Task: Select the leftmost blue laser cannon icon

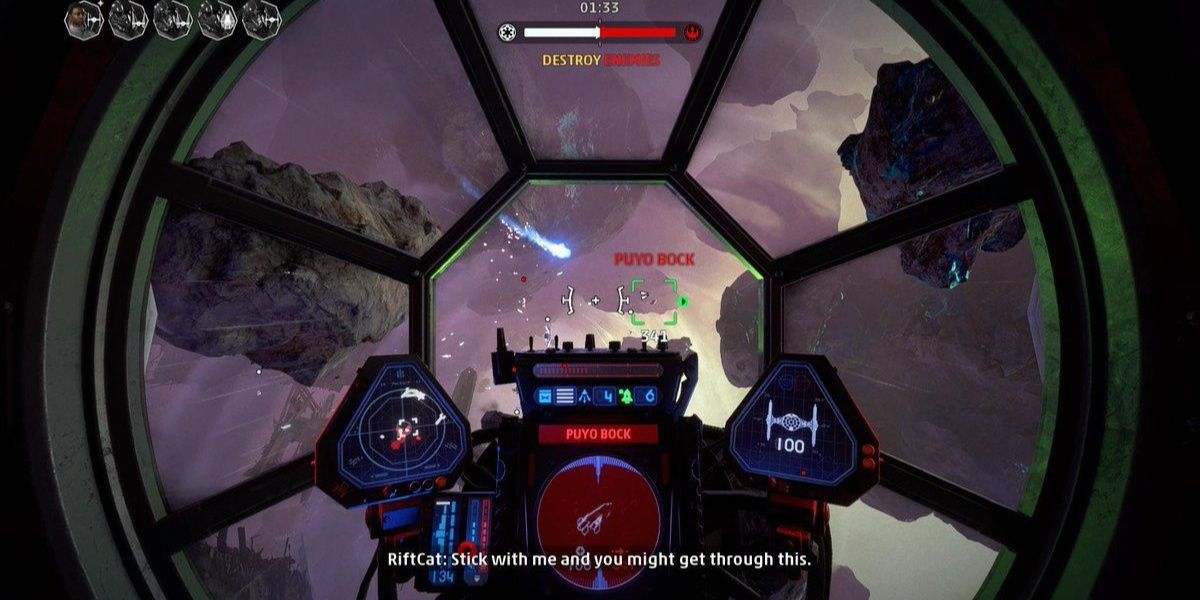Action: 545,397
